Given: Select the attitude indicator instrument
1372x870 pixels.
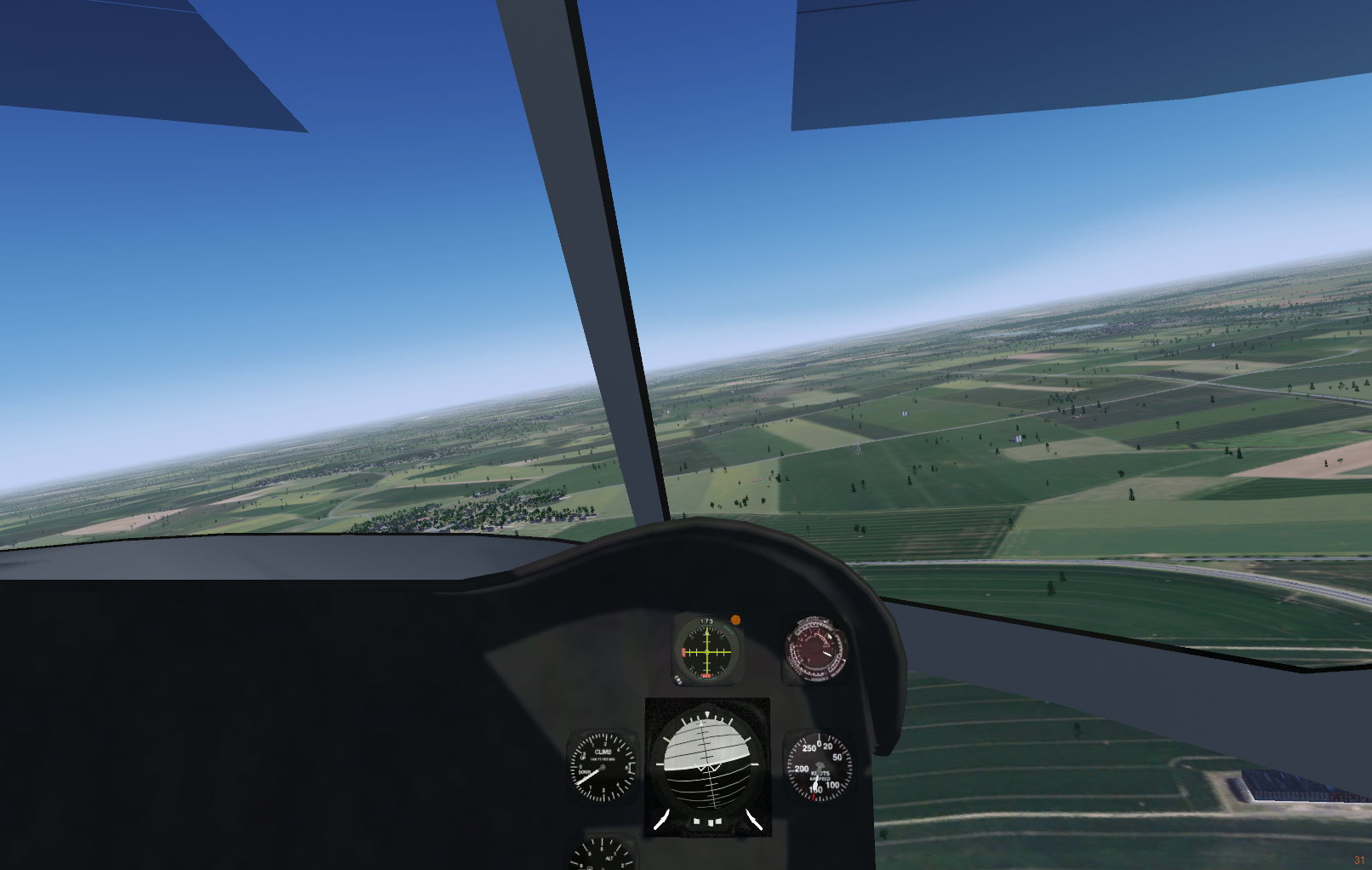Looking at the screenshot, I should 707,766.
